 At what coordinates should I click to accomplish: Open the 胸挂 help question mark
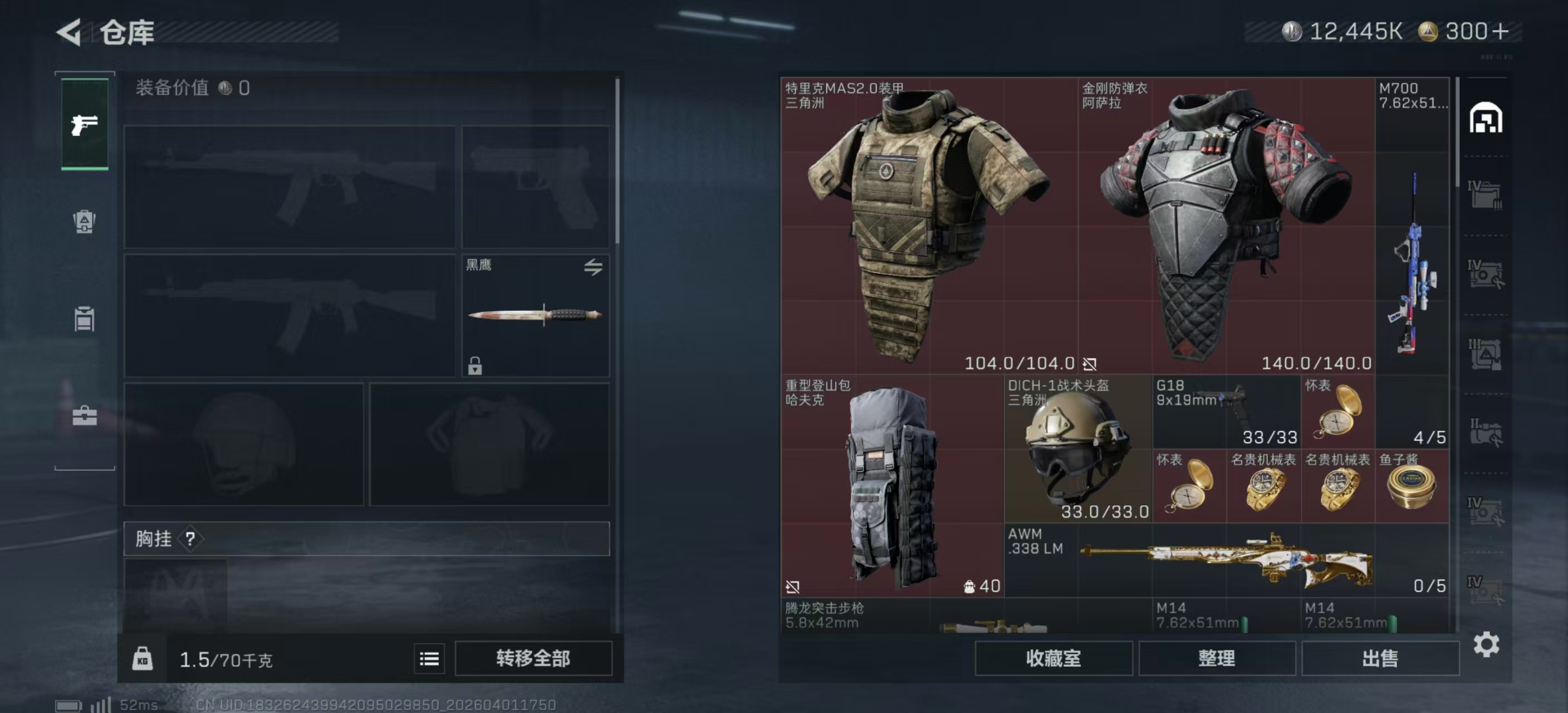(190, 538)
